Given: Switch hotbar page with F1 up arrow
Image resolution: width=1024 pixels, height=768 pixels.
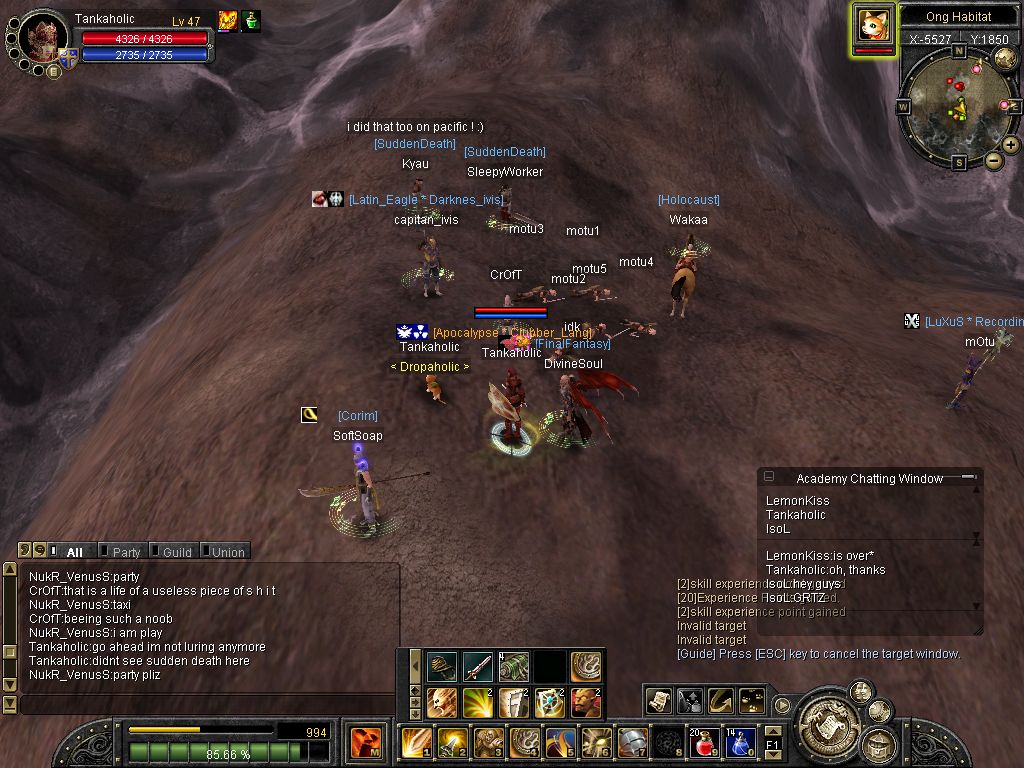Looking at the screenshot, I should click(x=772, y=732).
